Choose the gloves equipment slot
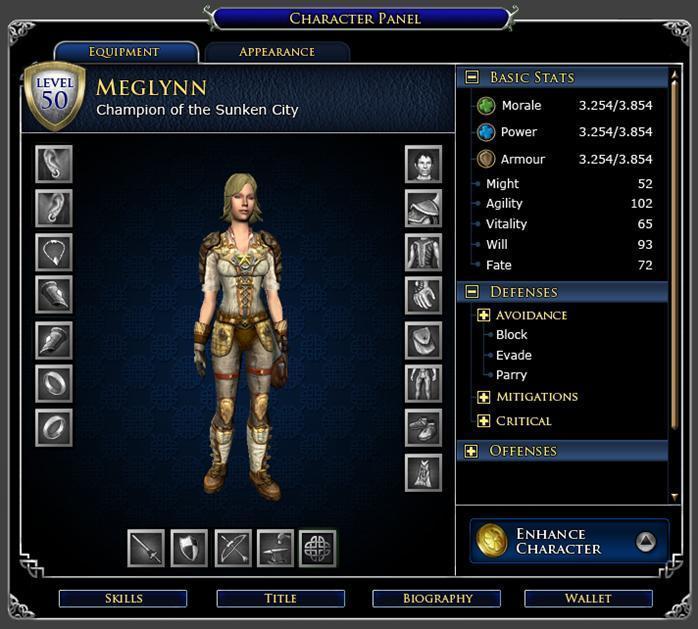 pos(423,295)
